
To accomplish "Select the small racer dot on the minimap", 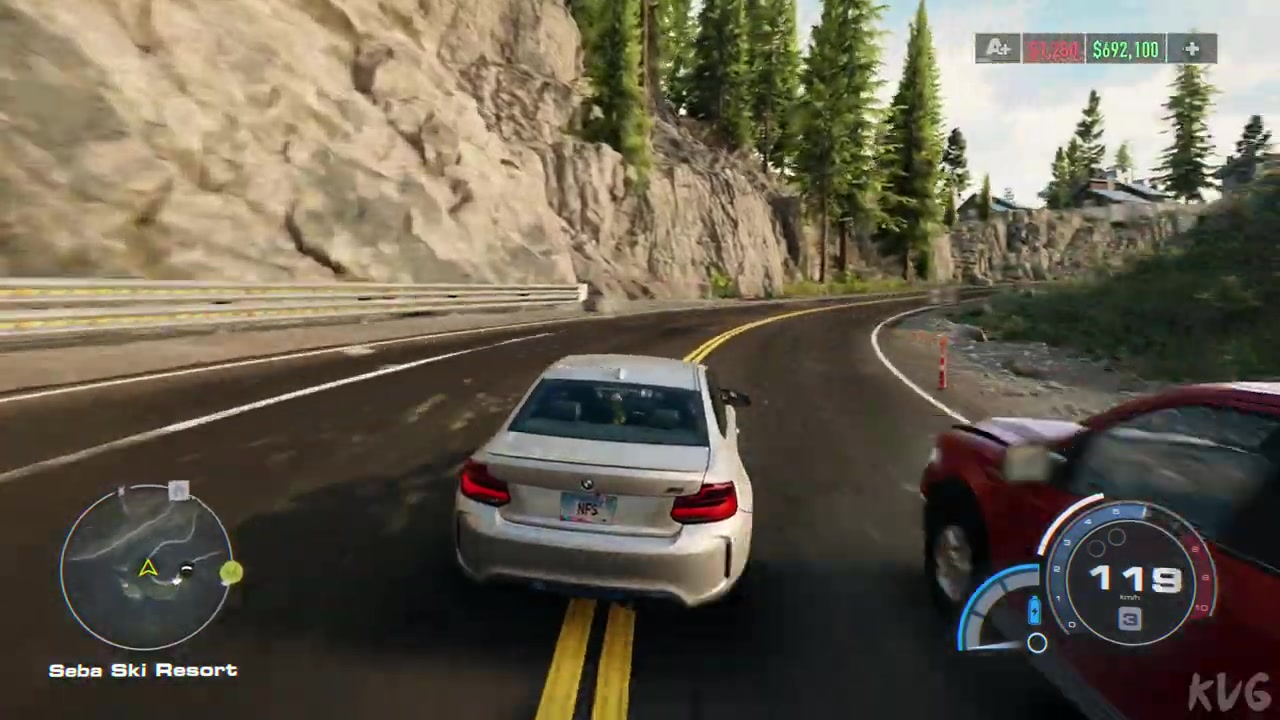I will coord(187,569).
